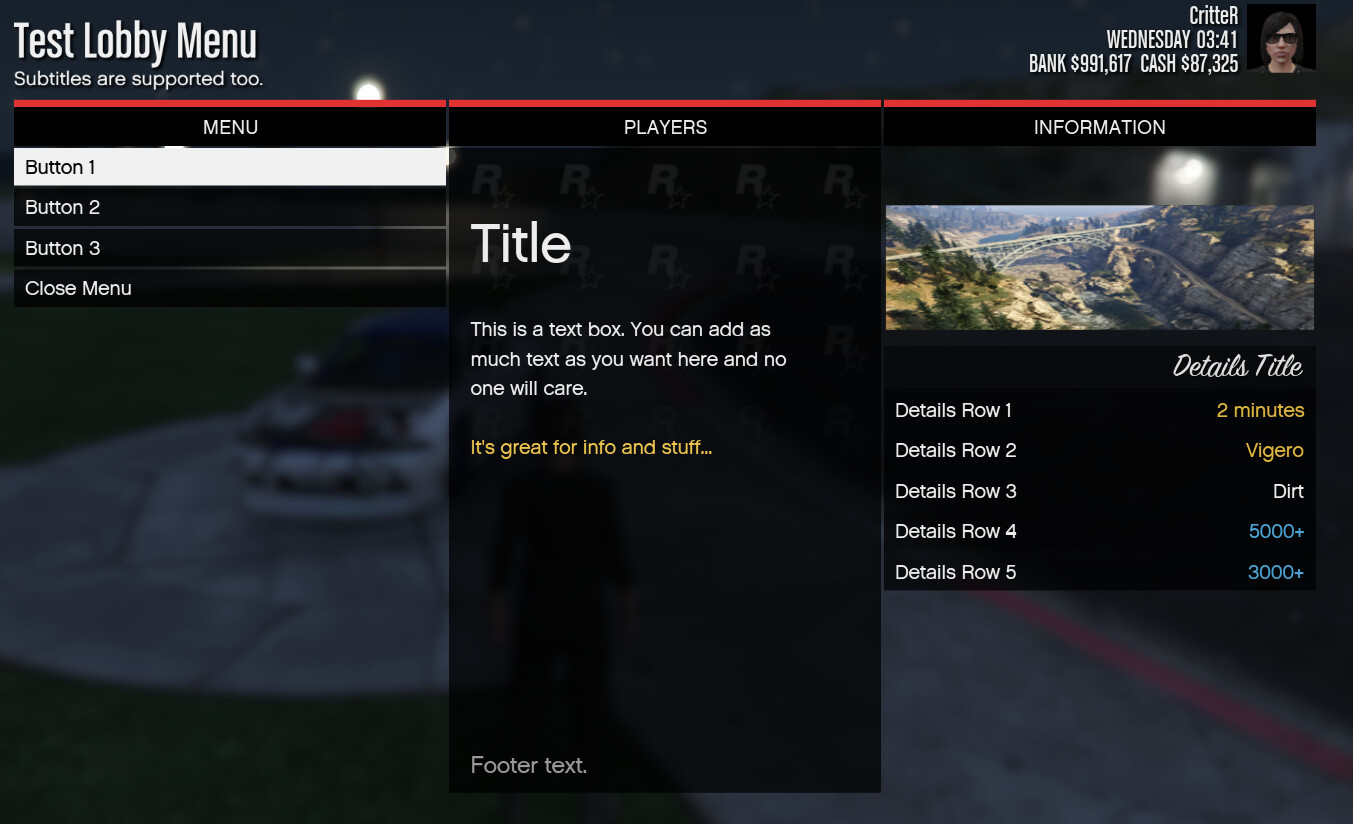Switch to the PLAYERS tab
This screenshot has height=824, width=1353.
coord(664,127)
